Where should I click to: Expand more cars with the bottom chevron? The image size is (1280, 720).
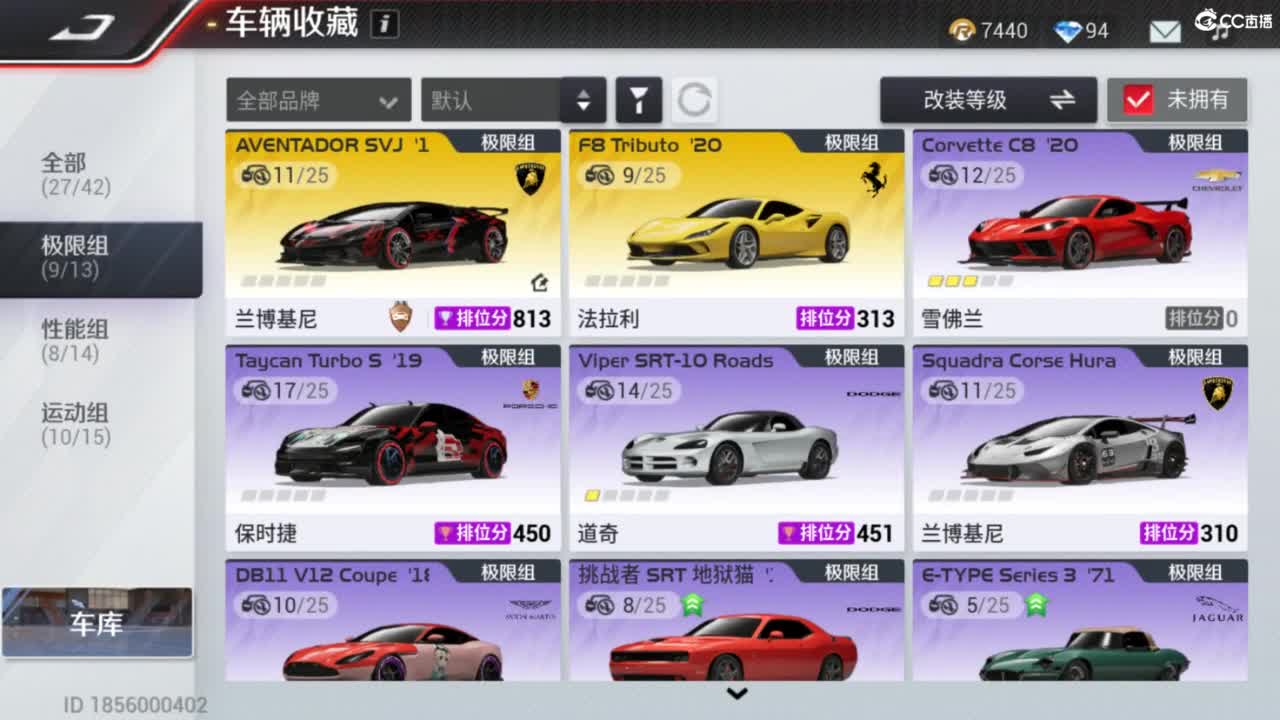738,693
